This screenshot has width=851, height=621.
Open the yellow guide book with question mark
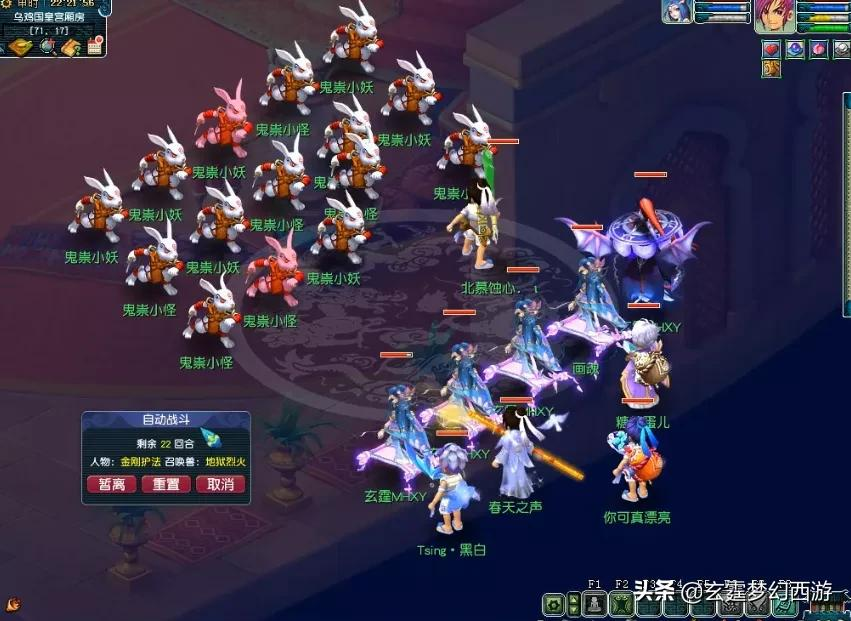pos(71,47)
